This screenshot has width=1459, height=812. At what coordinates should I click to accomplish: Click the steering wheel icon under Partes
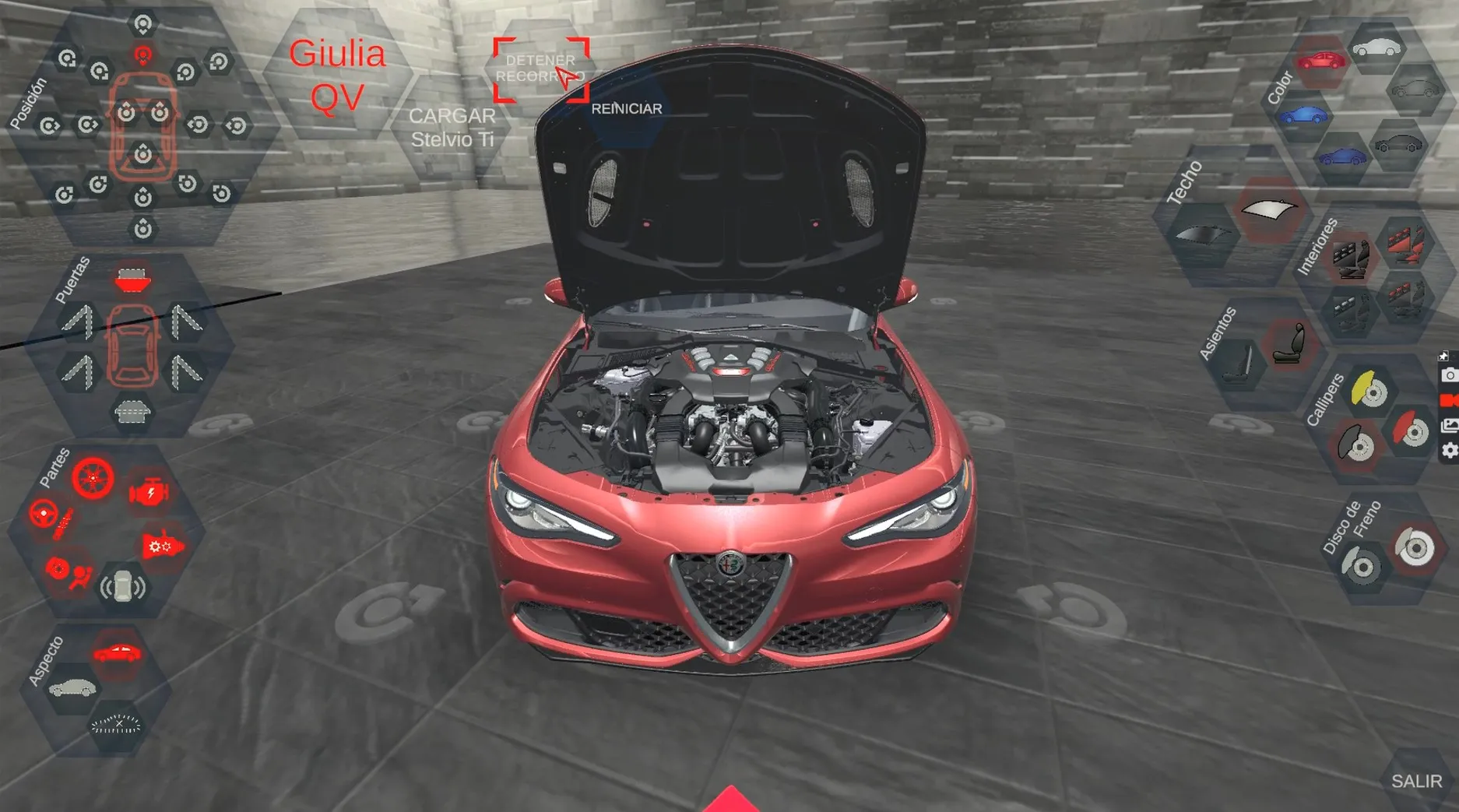pyautogui.click(x=45, y=514)
